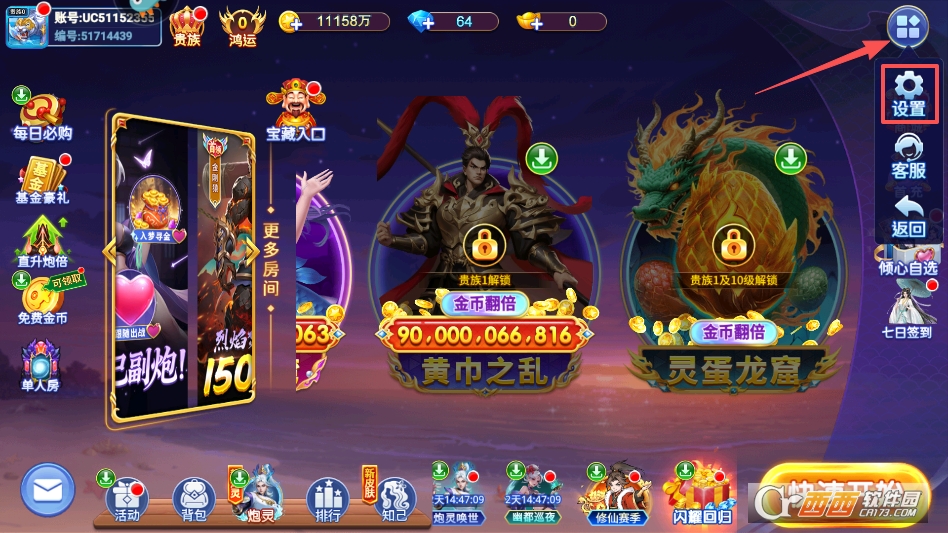The width and height of the screenshot is (948, 533).
Task: Open the 鸿运 fortune icon
Action: click(242, 25)
